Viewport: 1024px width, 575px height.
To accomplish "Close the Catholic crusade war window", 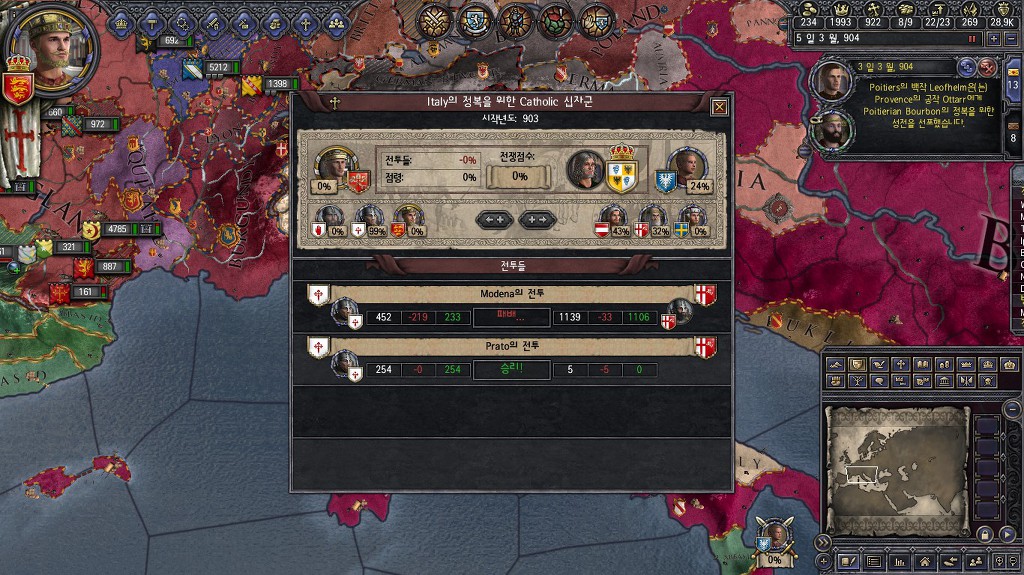I will pos(718,107).
